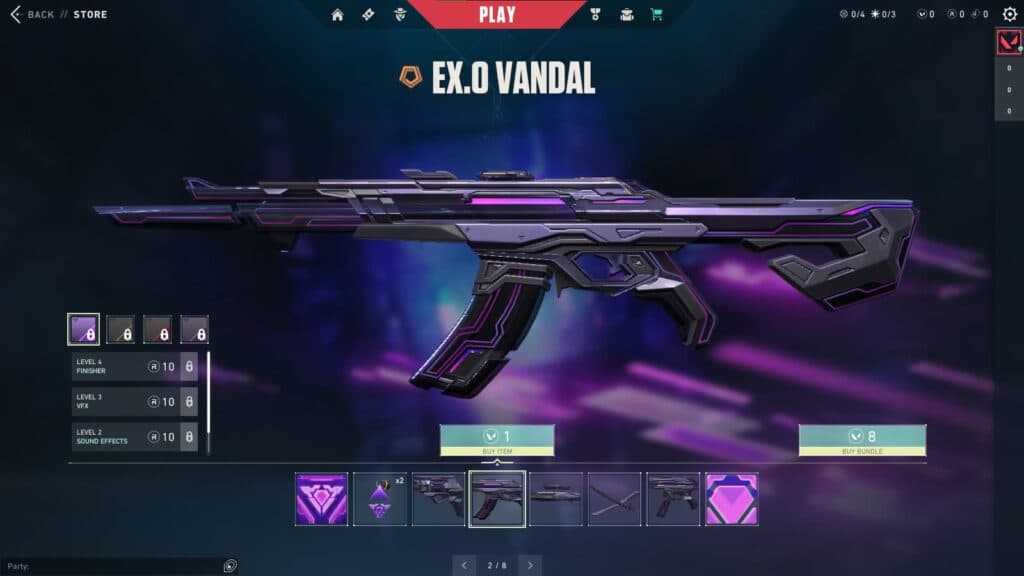
Task: Select the purple variant swatch
Action: click(83, 329)
